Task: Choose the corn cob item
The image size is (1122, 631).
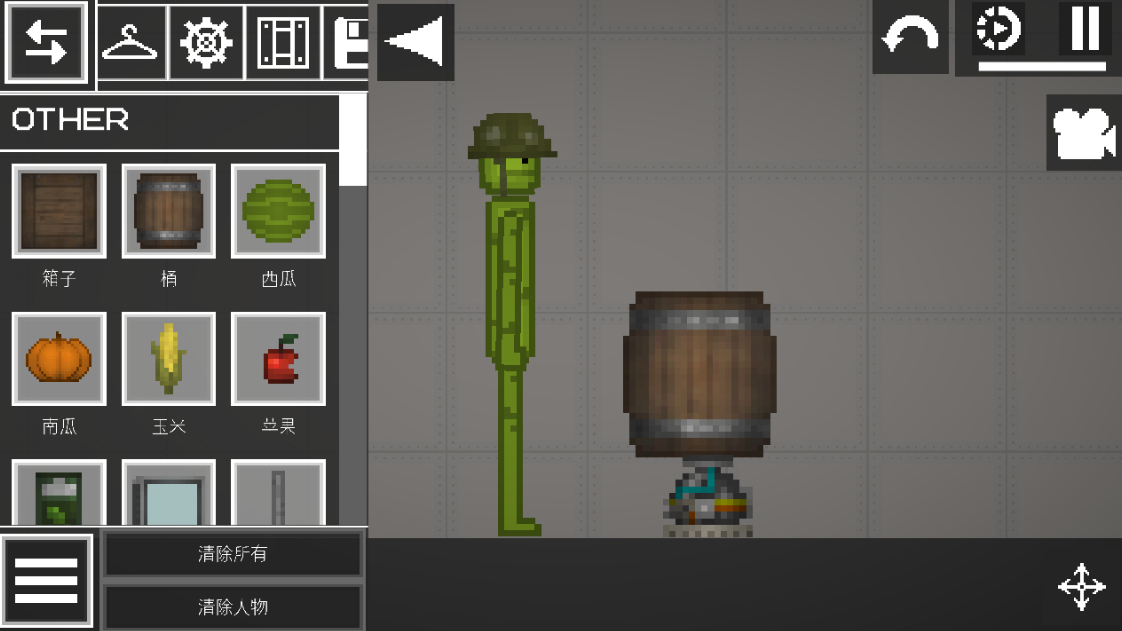Action: click(169, 359)
